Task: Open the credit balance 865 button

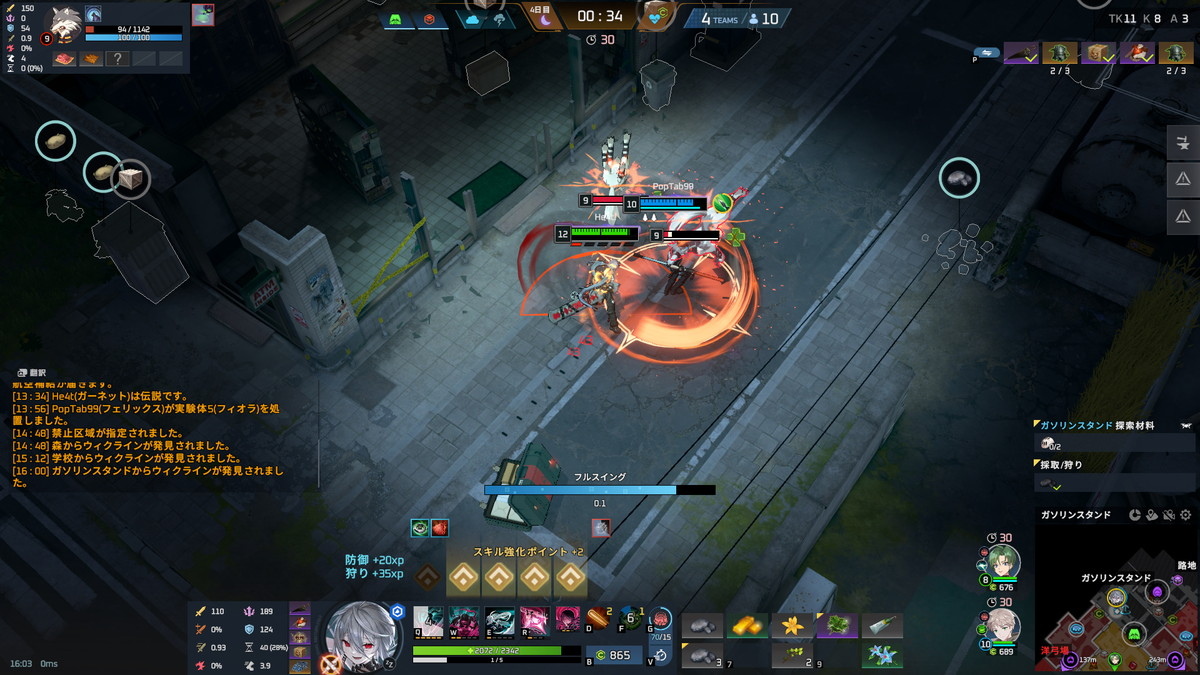Action: [x=612, y=655]
